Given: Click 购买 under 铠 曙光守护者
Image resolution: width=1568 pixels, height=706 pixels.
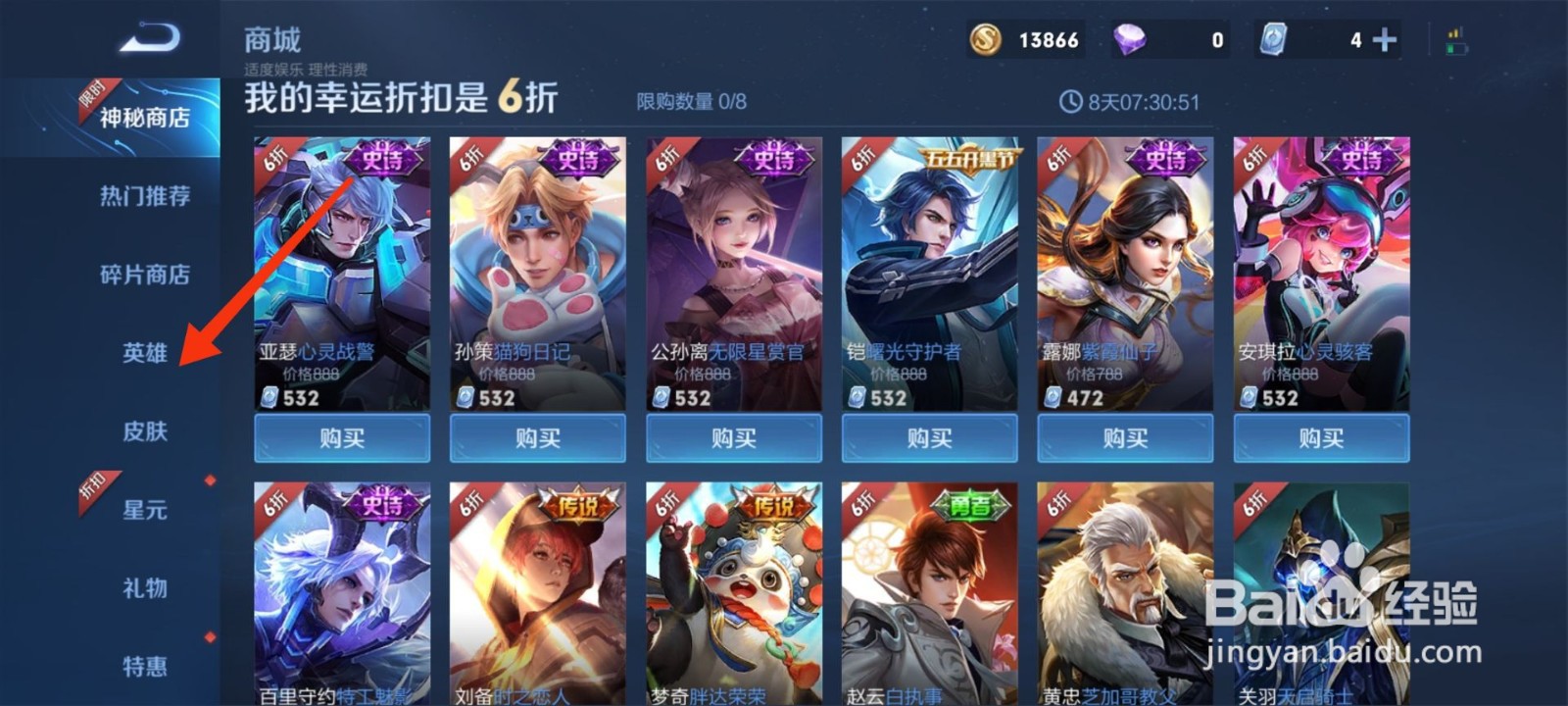Looking at the screenshot, I should (929, 438).
